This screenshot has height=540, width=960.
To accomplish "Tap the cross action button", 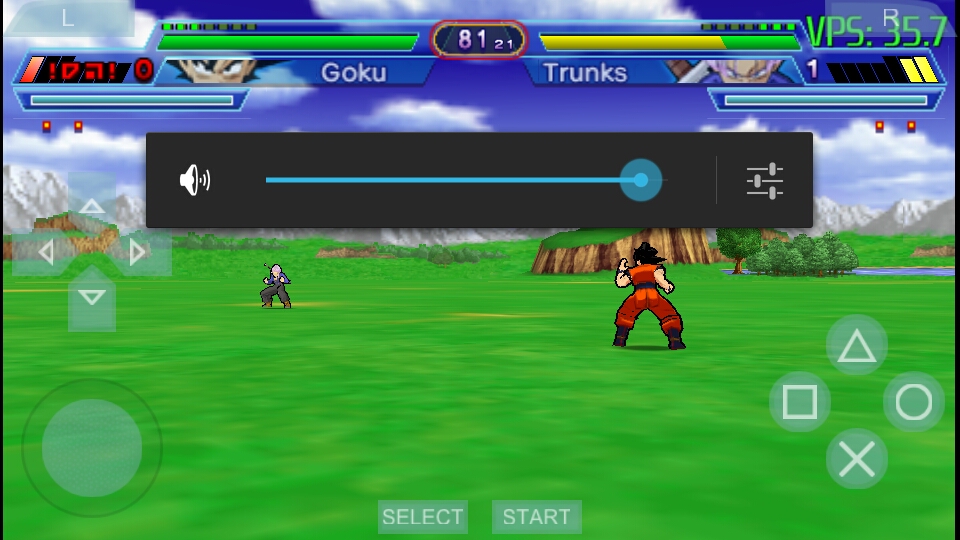I will click(x=856, y=459).
